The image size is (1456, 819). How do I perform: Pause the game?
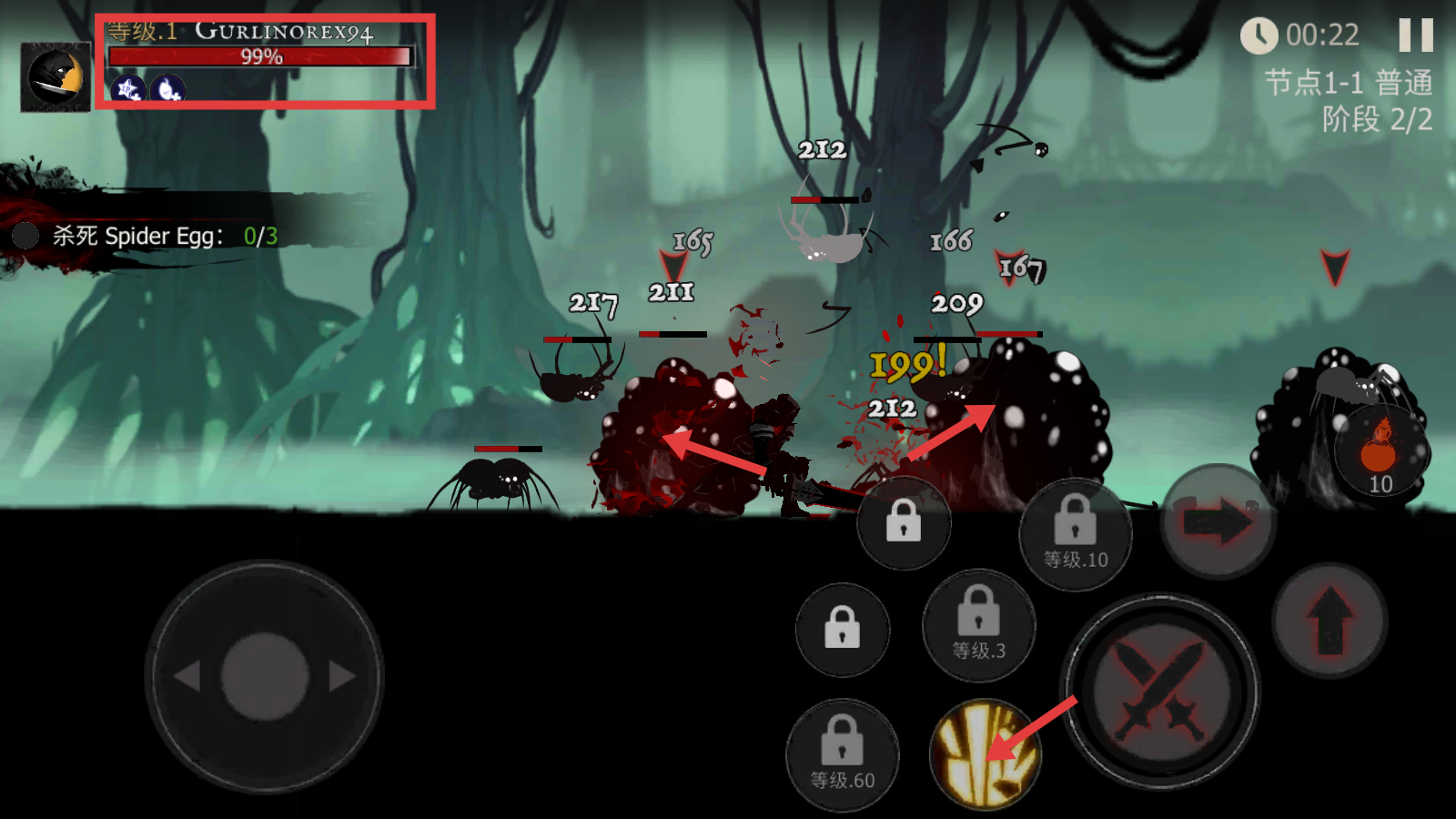tap(1415, 35)
